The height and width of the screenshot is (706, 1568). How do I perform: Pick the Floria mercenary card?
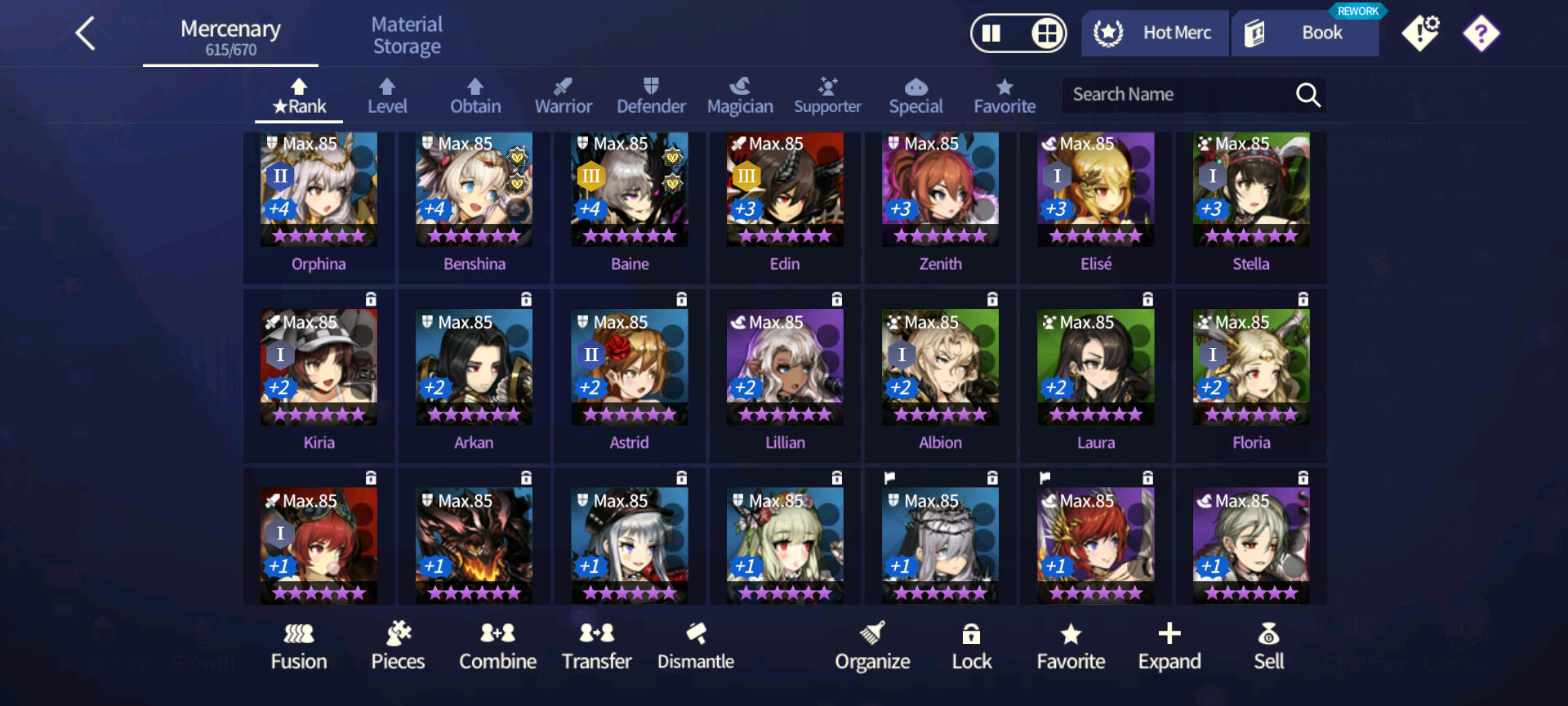click(x=1251, y=378)
